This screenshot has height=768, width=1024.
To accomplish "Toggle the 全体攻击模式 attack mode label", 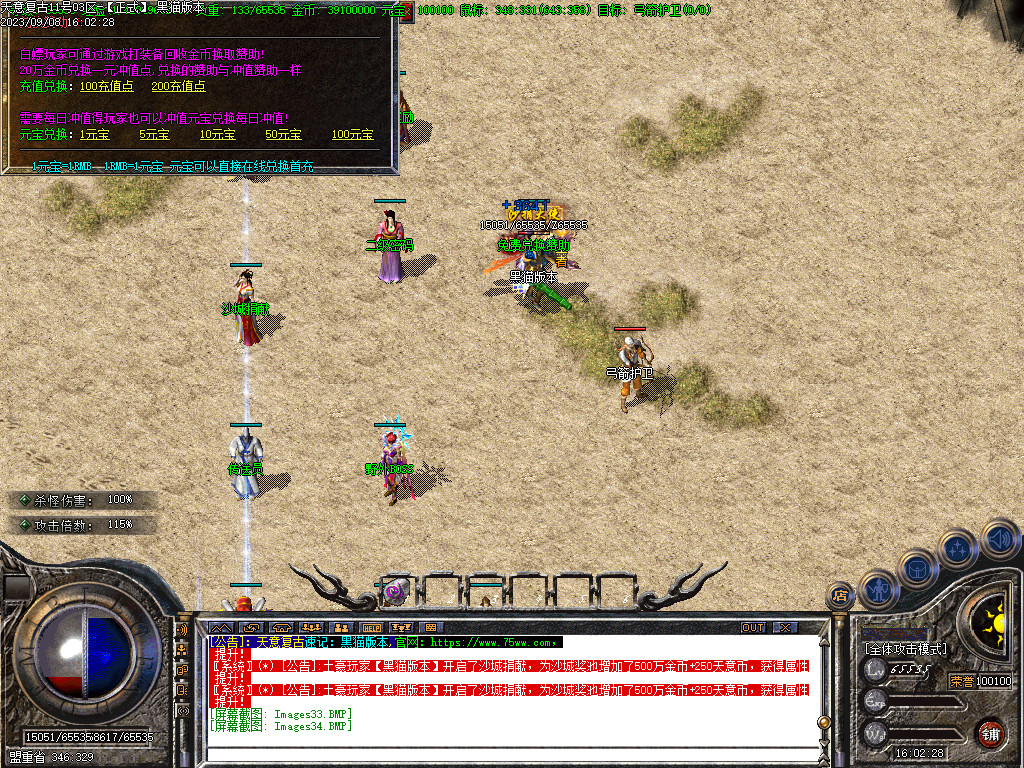I will pyautogui.click(x=906, y=649).
